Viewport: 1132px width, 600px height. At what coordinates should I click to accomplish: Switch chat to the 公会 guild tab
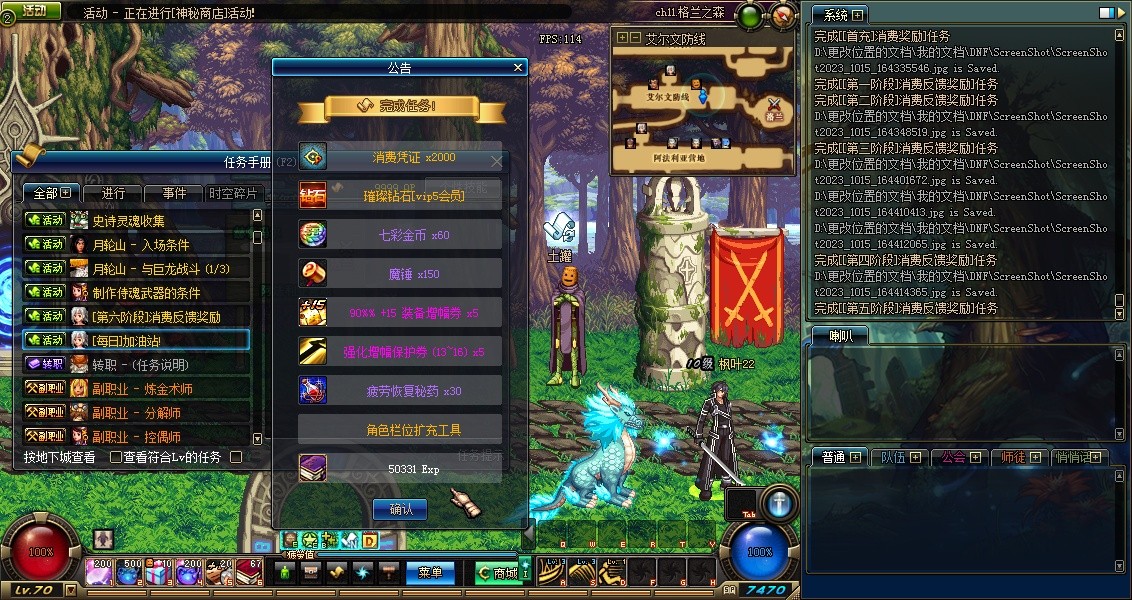(x=959, y=457)
